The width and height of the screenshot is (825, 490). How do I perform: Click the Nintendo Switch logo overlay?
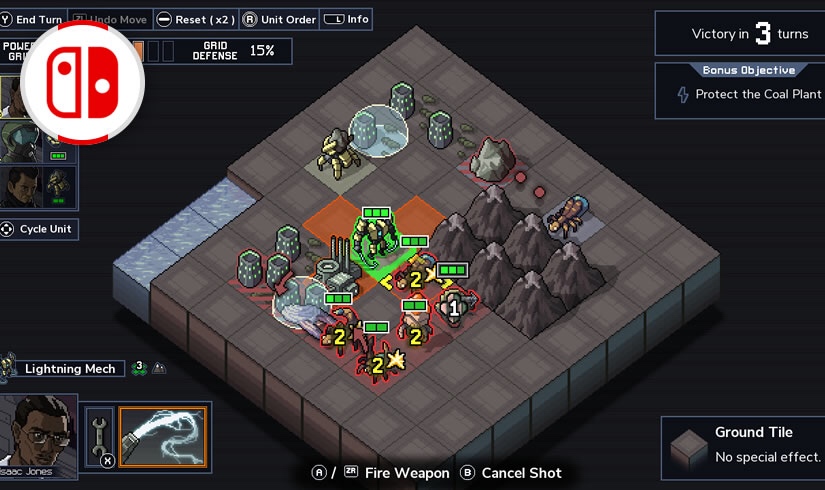pyautogui.click(x=82, y=80)
